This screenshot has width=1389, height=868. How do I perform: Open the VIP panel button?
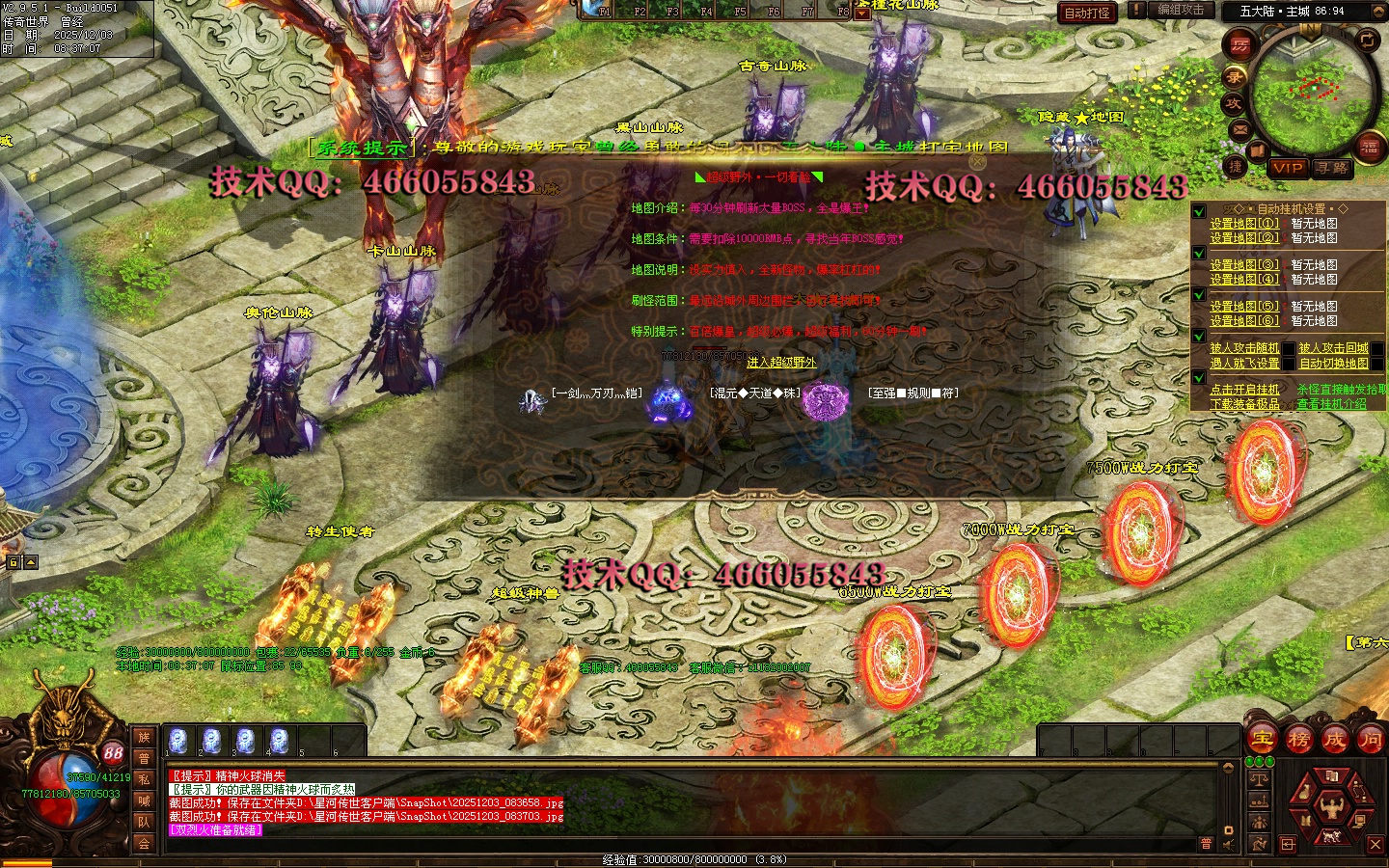click(1288, 168)
